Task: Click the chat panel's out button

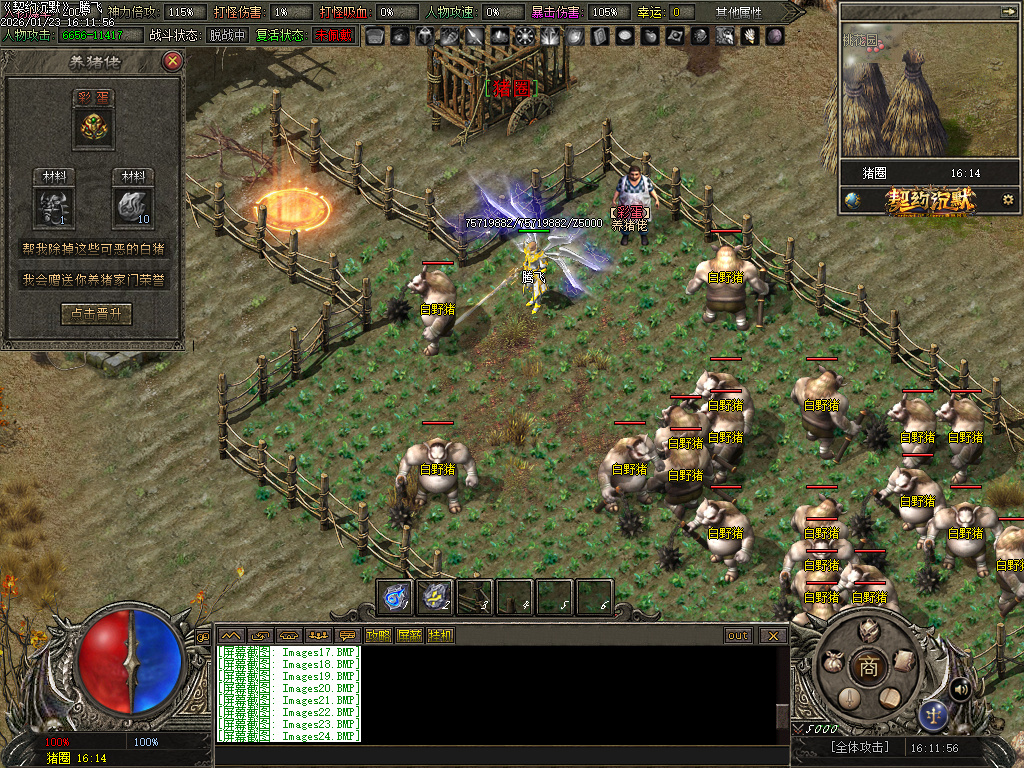Action: pos(738,635)
